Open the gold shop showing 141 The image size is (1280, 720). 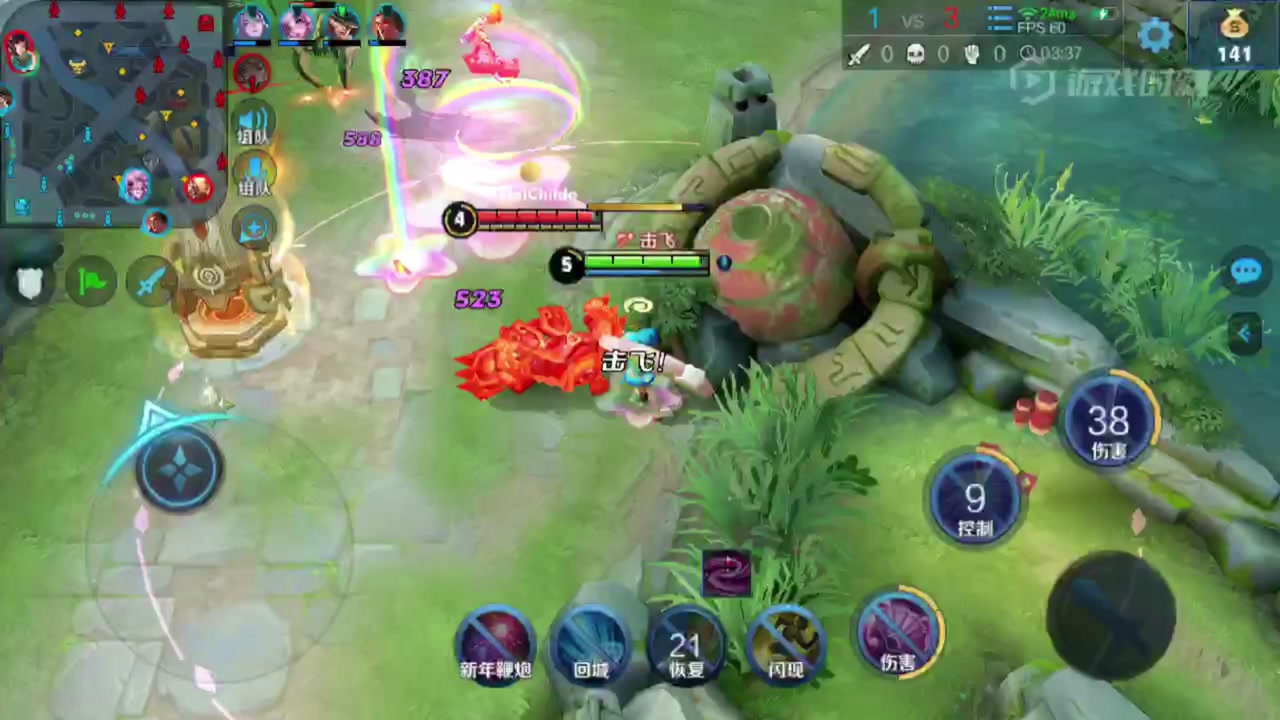(1234, 35)
